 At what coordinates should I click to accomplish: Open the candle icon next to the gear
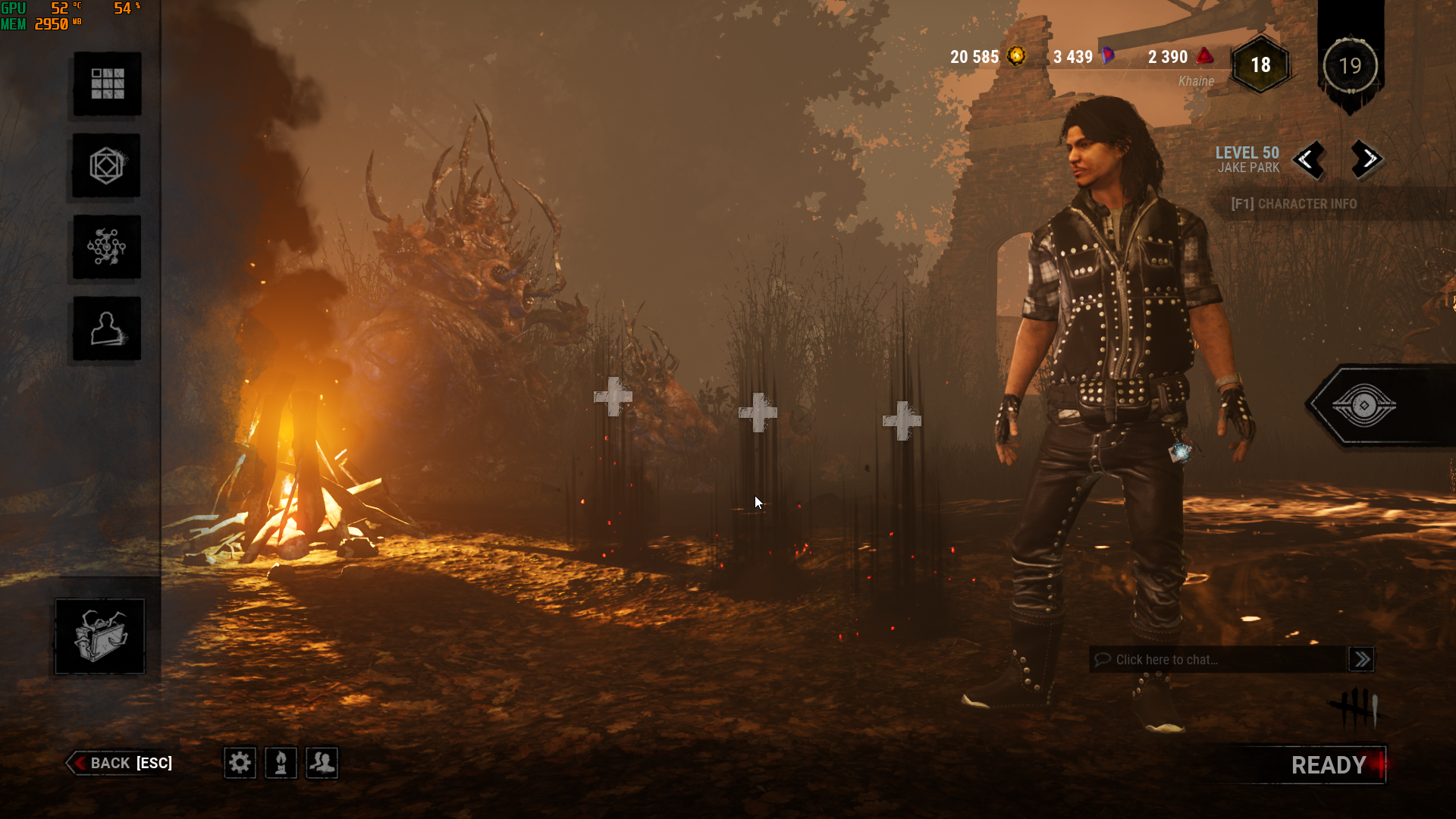(x=281, y=762)
